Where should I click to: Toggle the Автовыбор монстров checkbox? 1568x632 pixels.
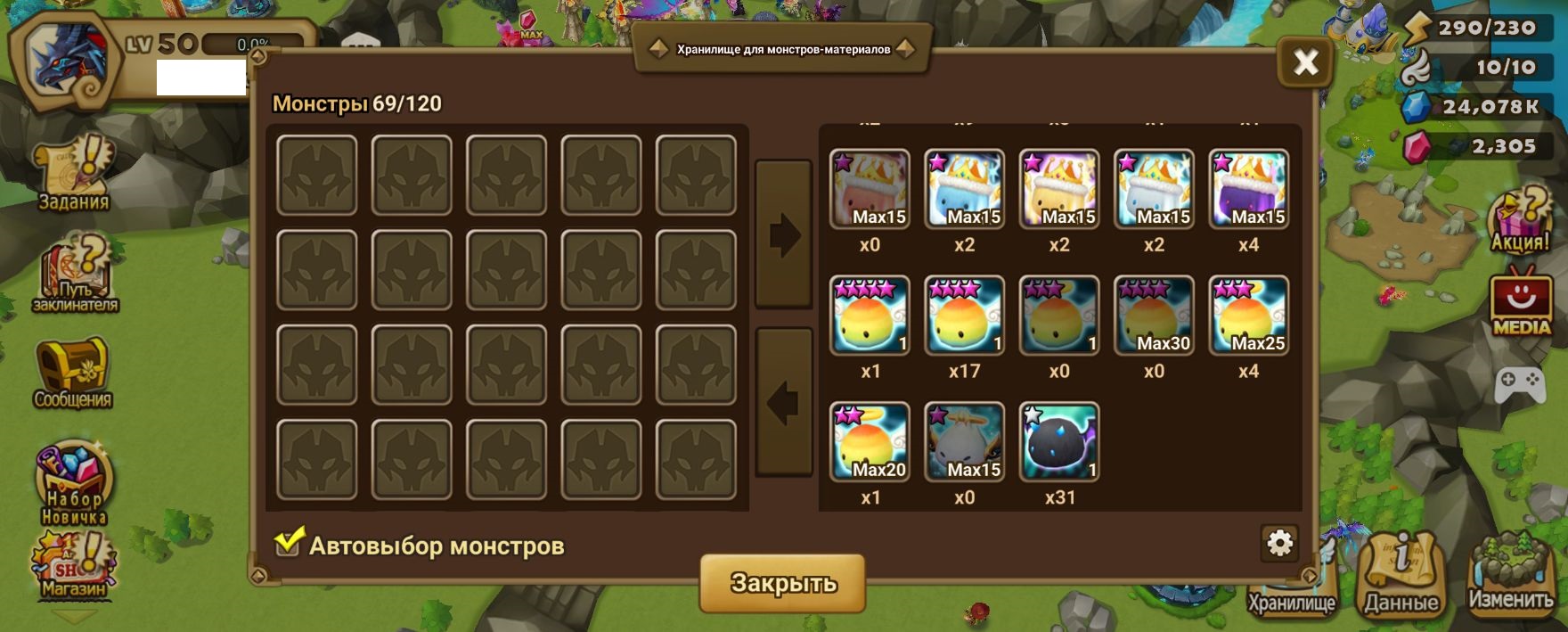coord(288,543)
